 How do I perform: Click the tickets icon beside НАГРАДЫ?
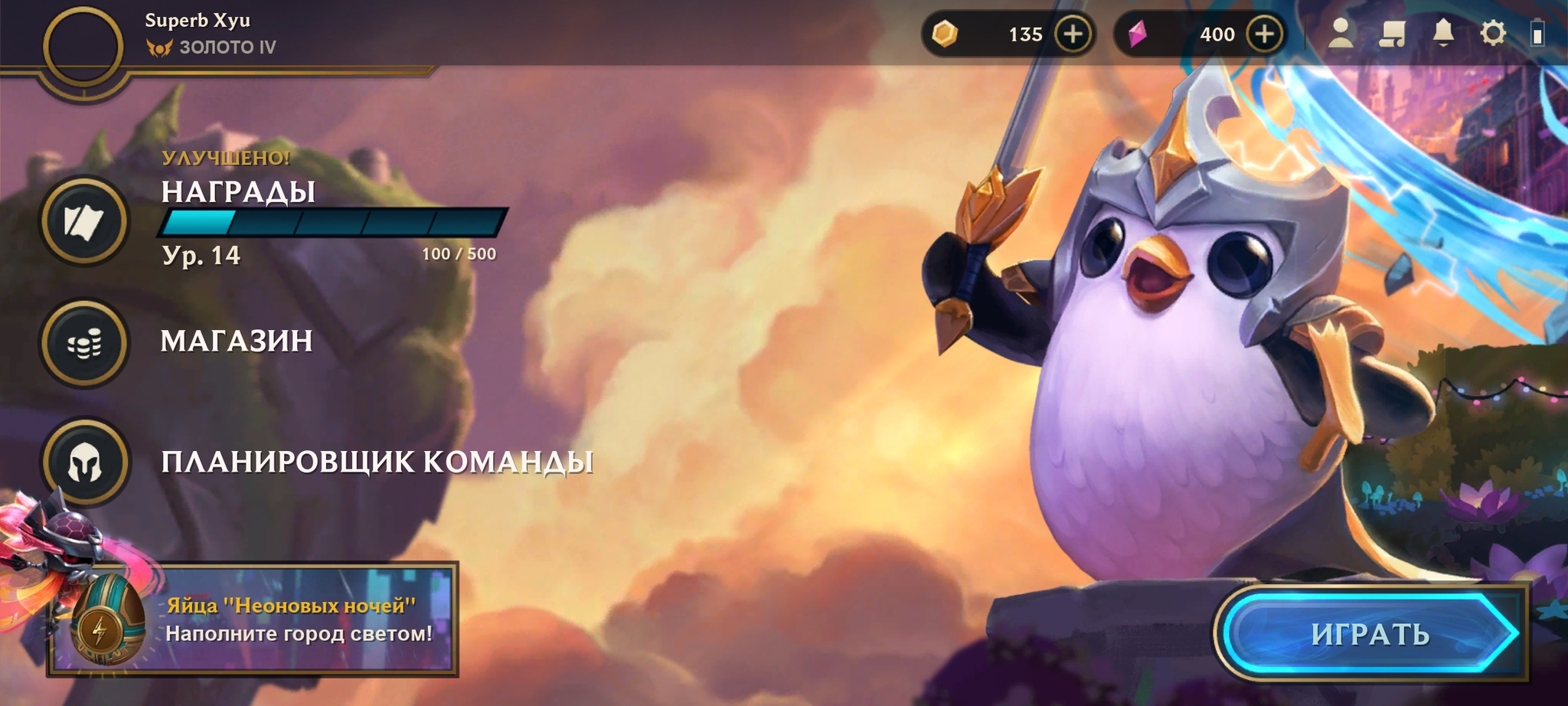point(84,221)
